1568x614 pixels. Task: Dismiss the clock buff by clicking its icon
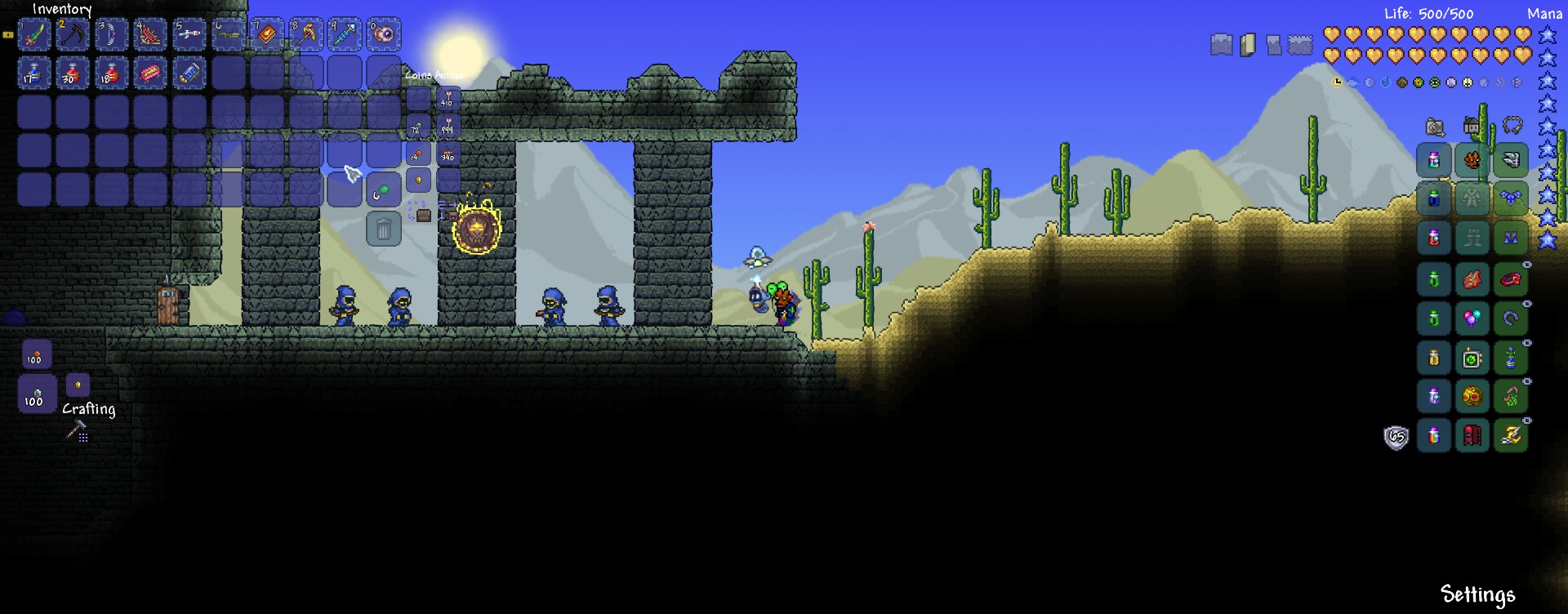[1338, 82]
